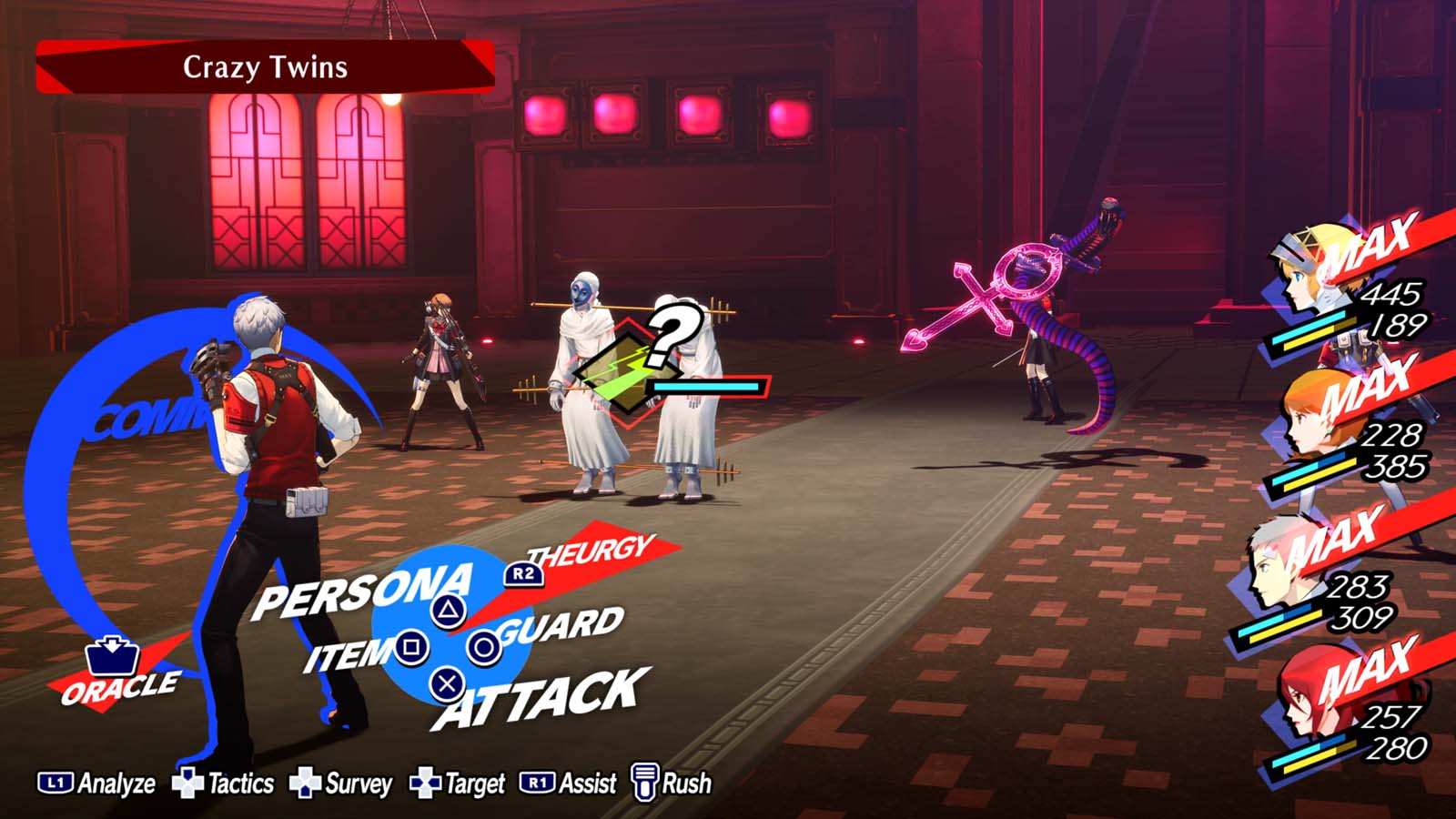Click Mitsuru's HP value 257
Image resolution: width=1456 pixels, height=819 pixels.
tap(1393, 717)
